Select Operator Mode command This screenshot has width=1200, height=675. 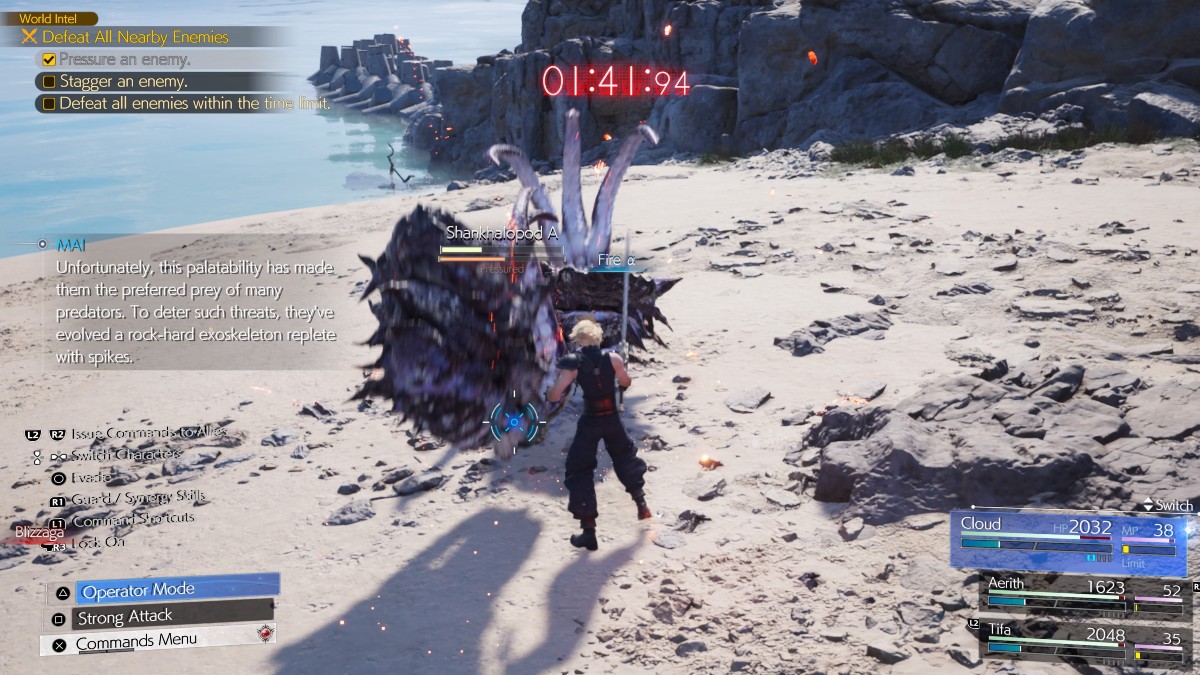point(162,589)
